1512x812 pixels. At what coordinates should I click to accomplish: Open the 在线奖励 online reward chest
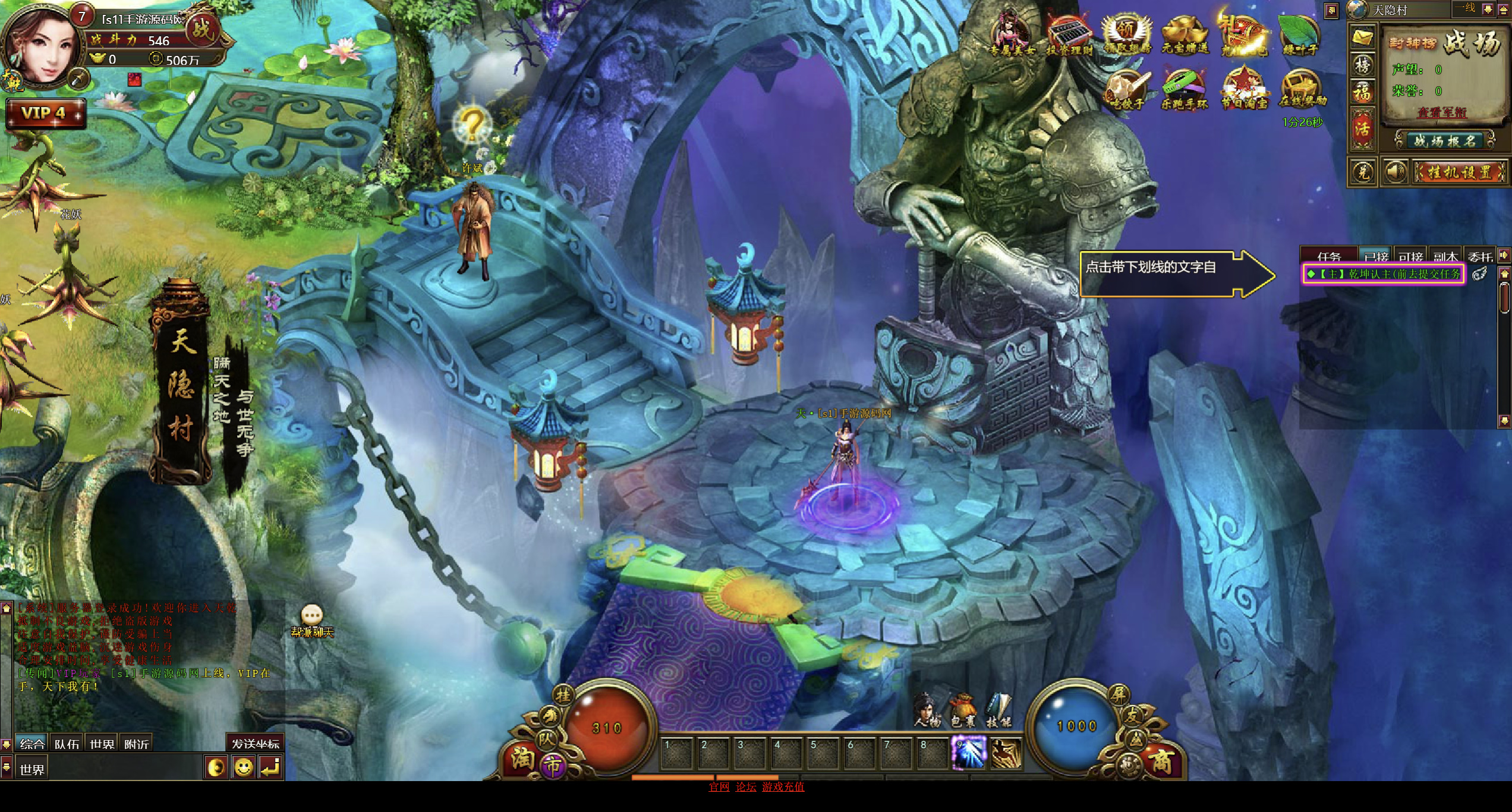1303,90
